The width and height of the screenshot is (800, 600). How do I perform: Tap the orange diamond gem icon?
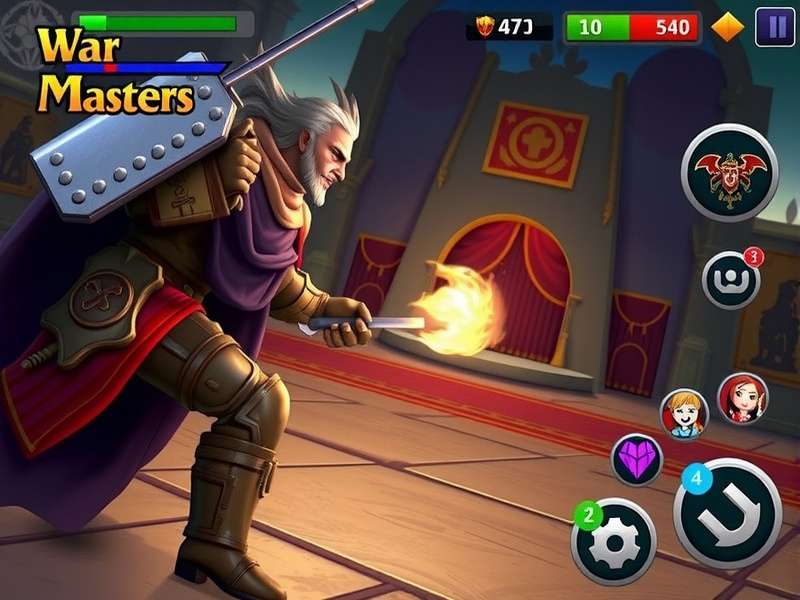pyautogui.click(x=728, y=27)
